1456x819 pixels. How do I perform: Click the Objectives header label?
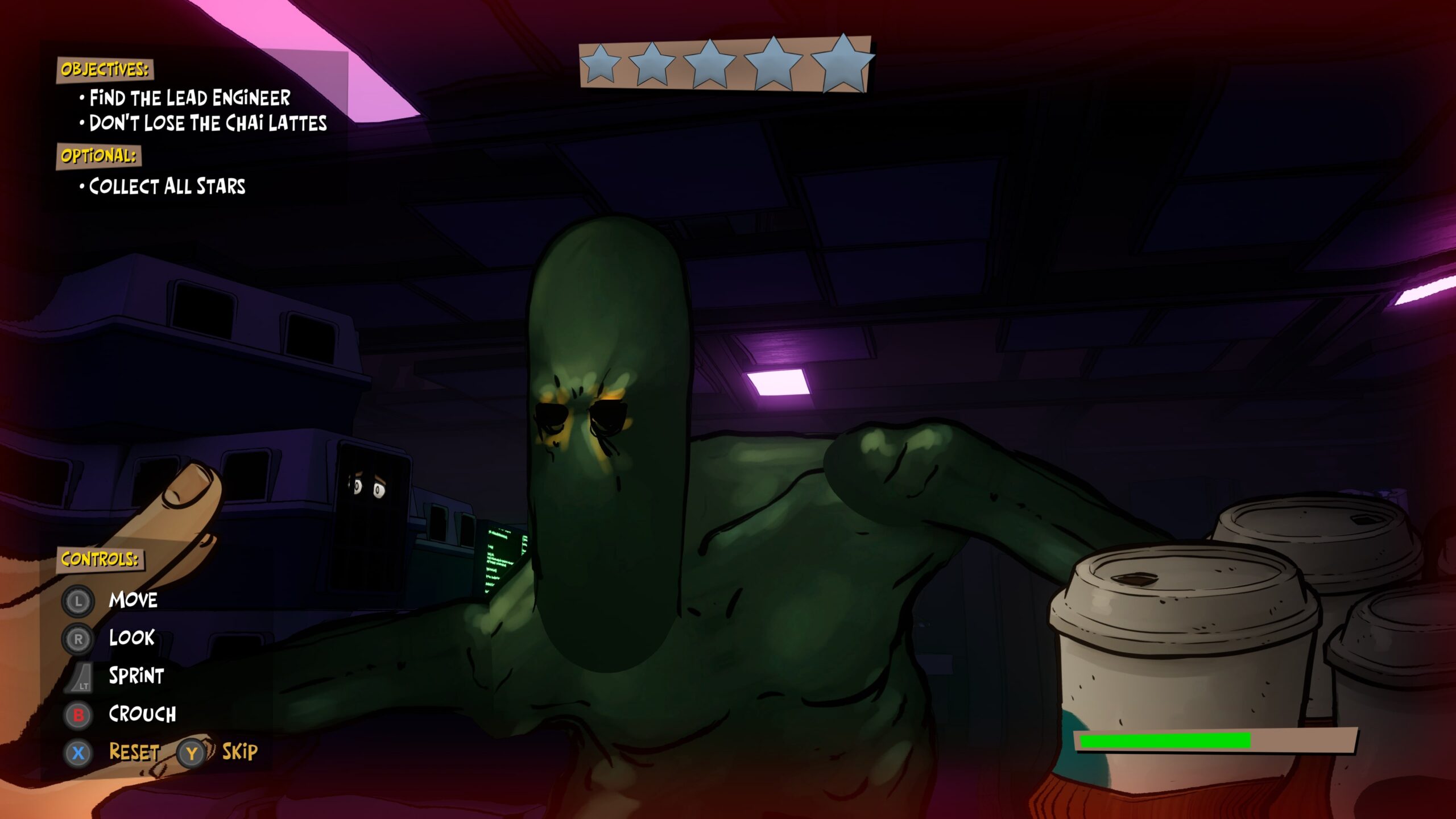point(105,69)
